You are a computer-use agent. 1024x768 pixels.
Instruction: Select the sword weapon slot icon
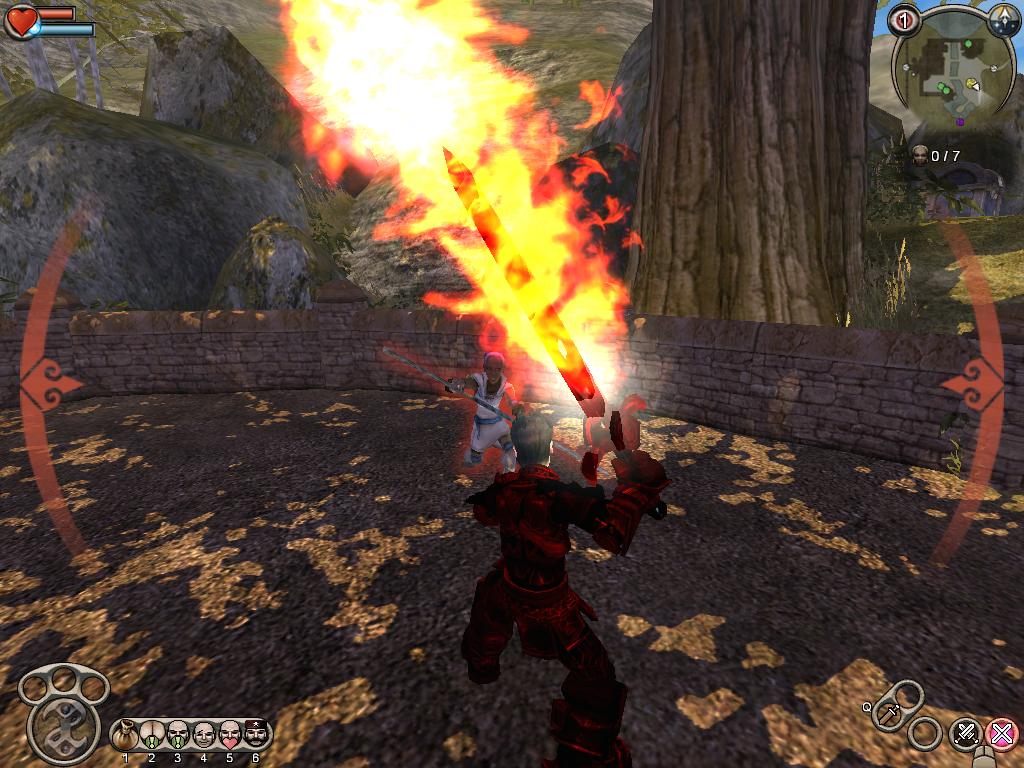[889, 711]
